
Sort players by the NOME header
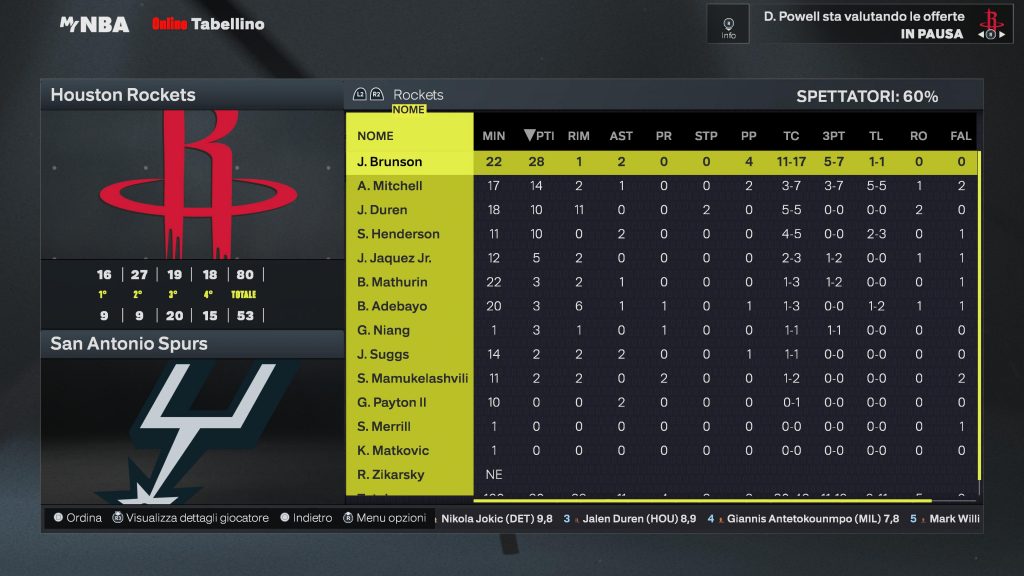point(376,136)
